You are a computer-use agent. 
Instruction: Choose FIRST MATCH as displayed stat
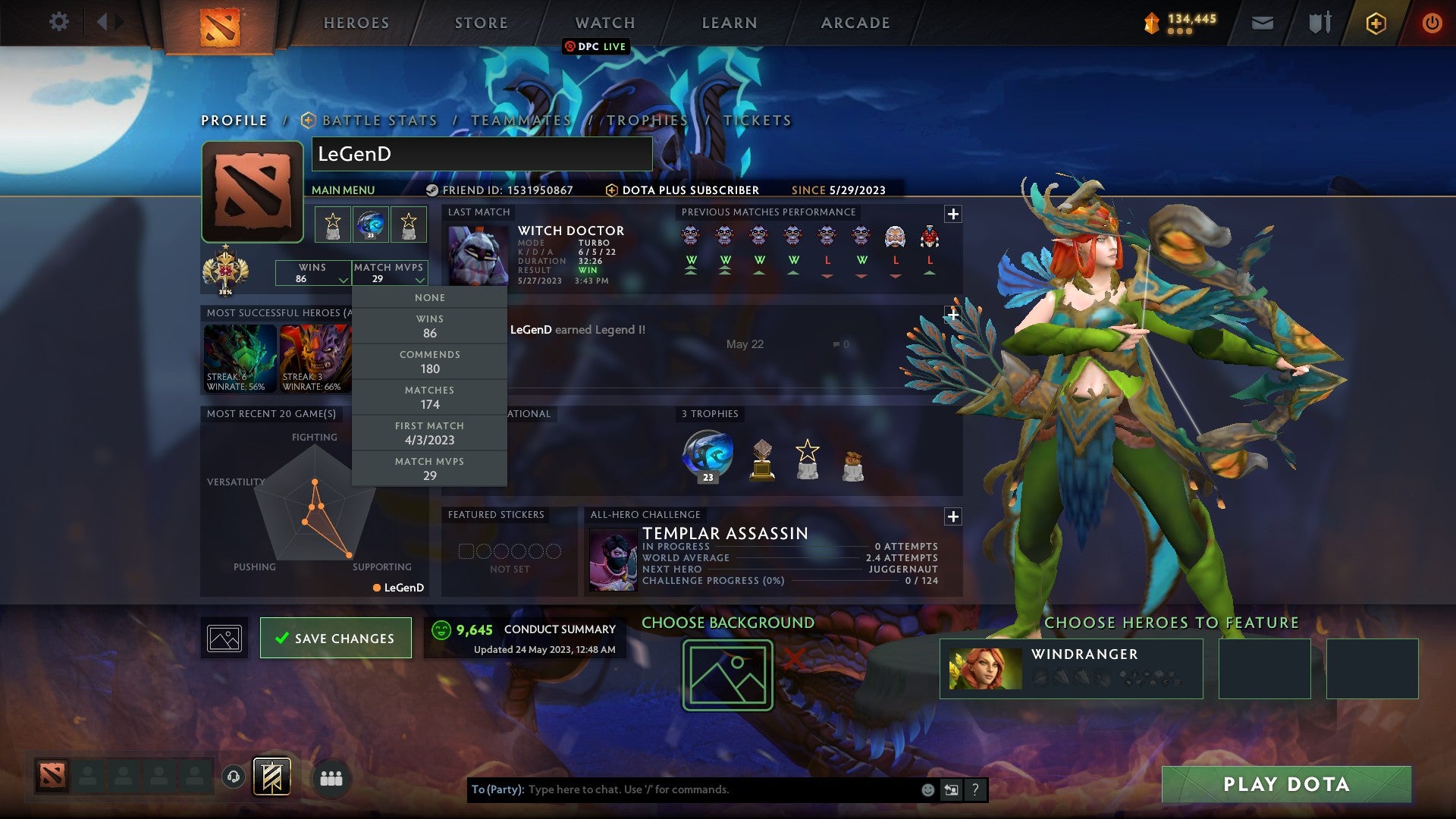pyautogui.click(x=429, y=432)
